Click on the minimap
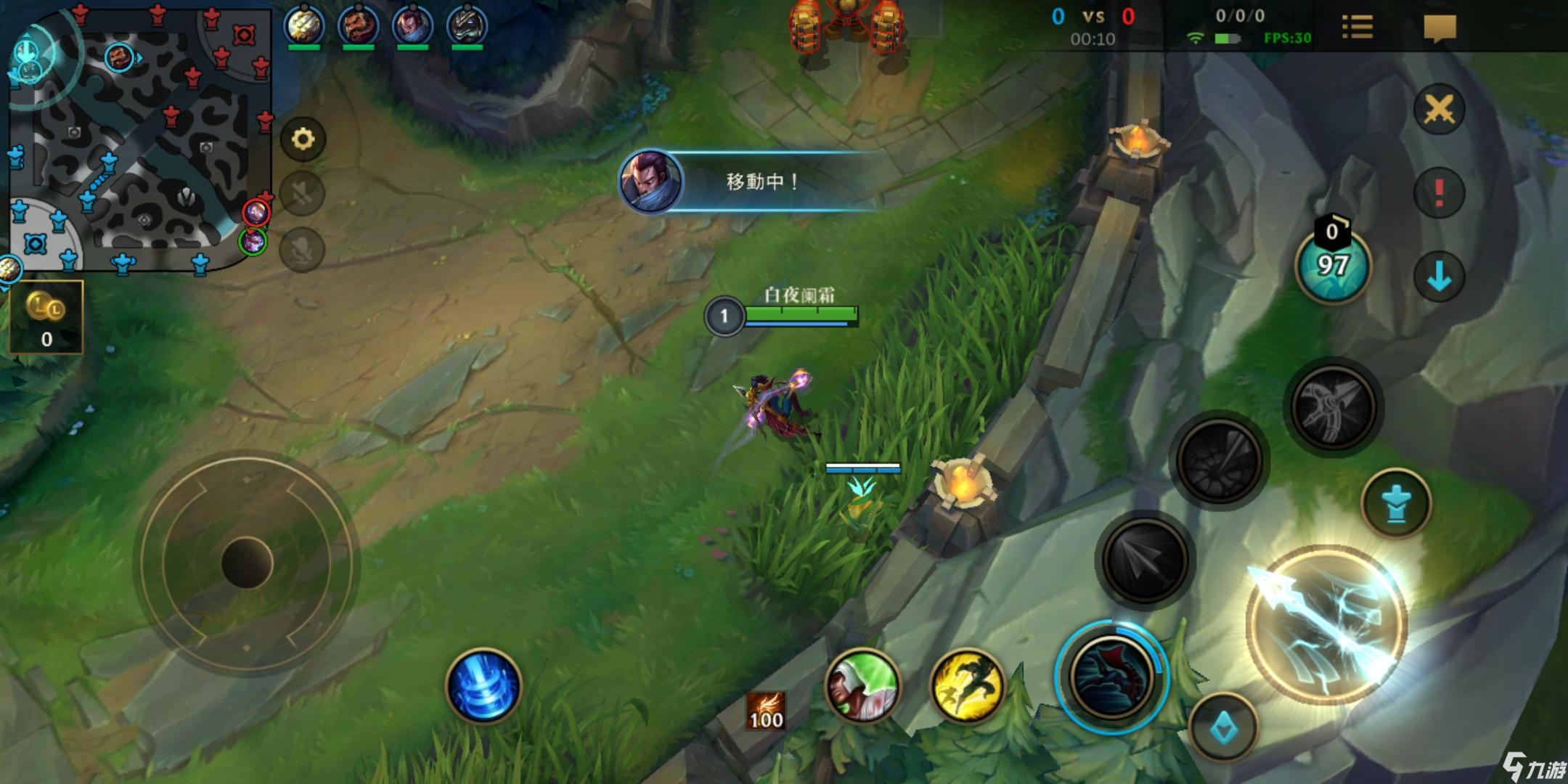Image resolution: width=1568 pixels, height=784 pixels. click(x=138, y=138)
